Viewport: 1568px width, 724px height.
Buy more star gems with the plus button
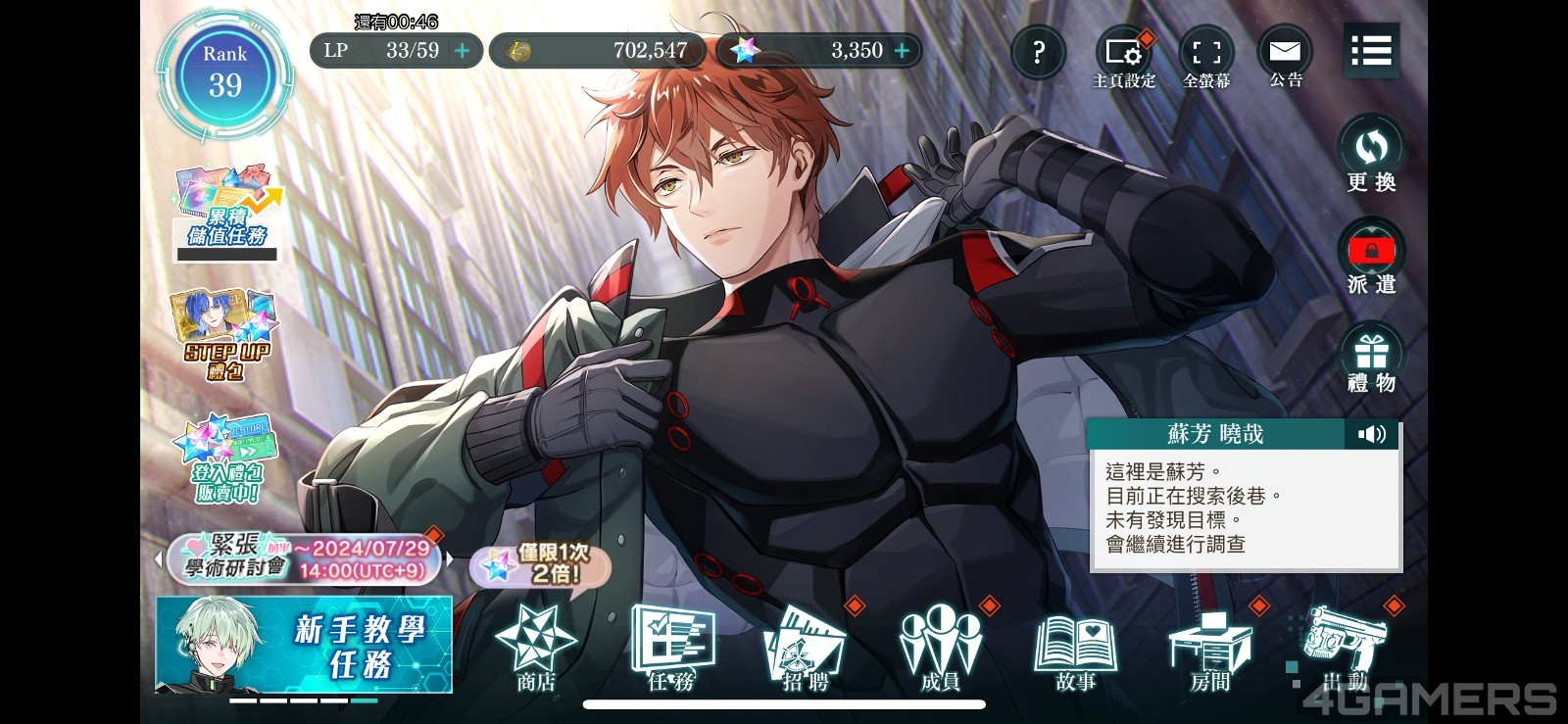(x=902, y=51)
